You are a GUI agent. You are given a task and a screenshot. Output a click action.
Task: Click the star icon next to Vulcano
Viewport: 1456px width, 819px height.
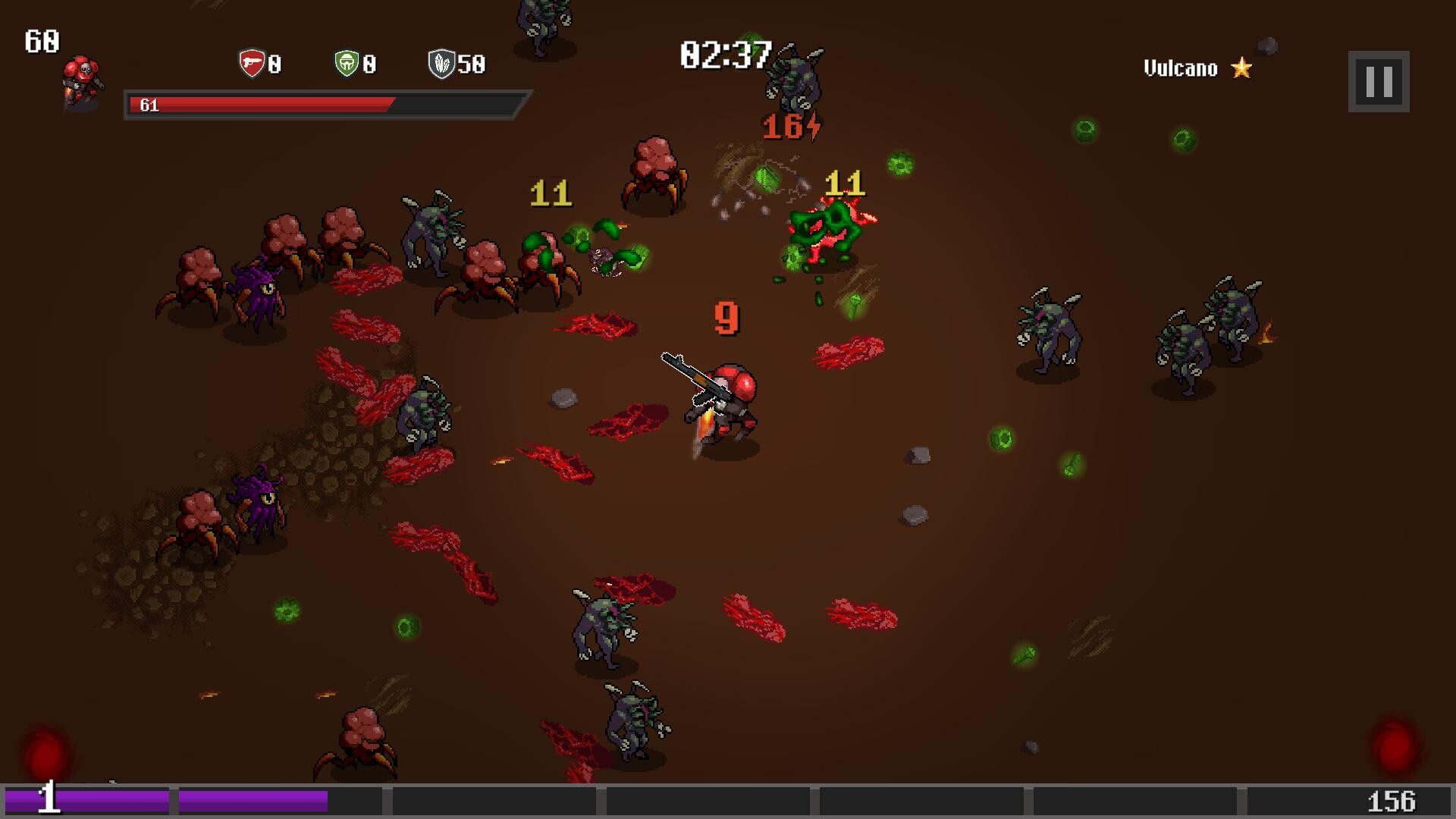tap(1241, 68)
